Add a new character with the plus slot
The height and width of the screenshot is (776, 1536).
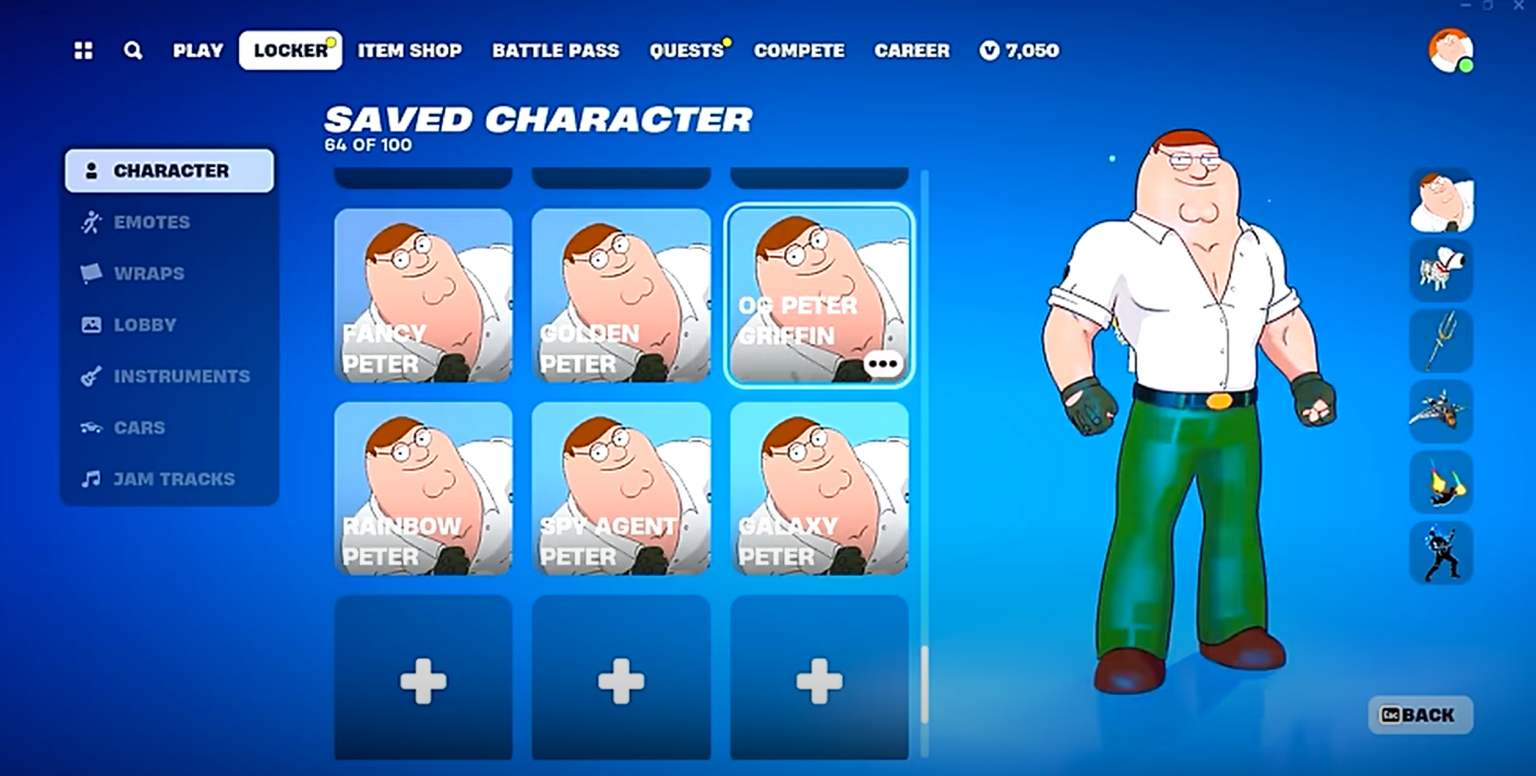coord(423,681)
